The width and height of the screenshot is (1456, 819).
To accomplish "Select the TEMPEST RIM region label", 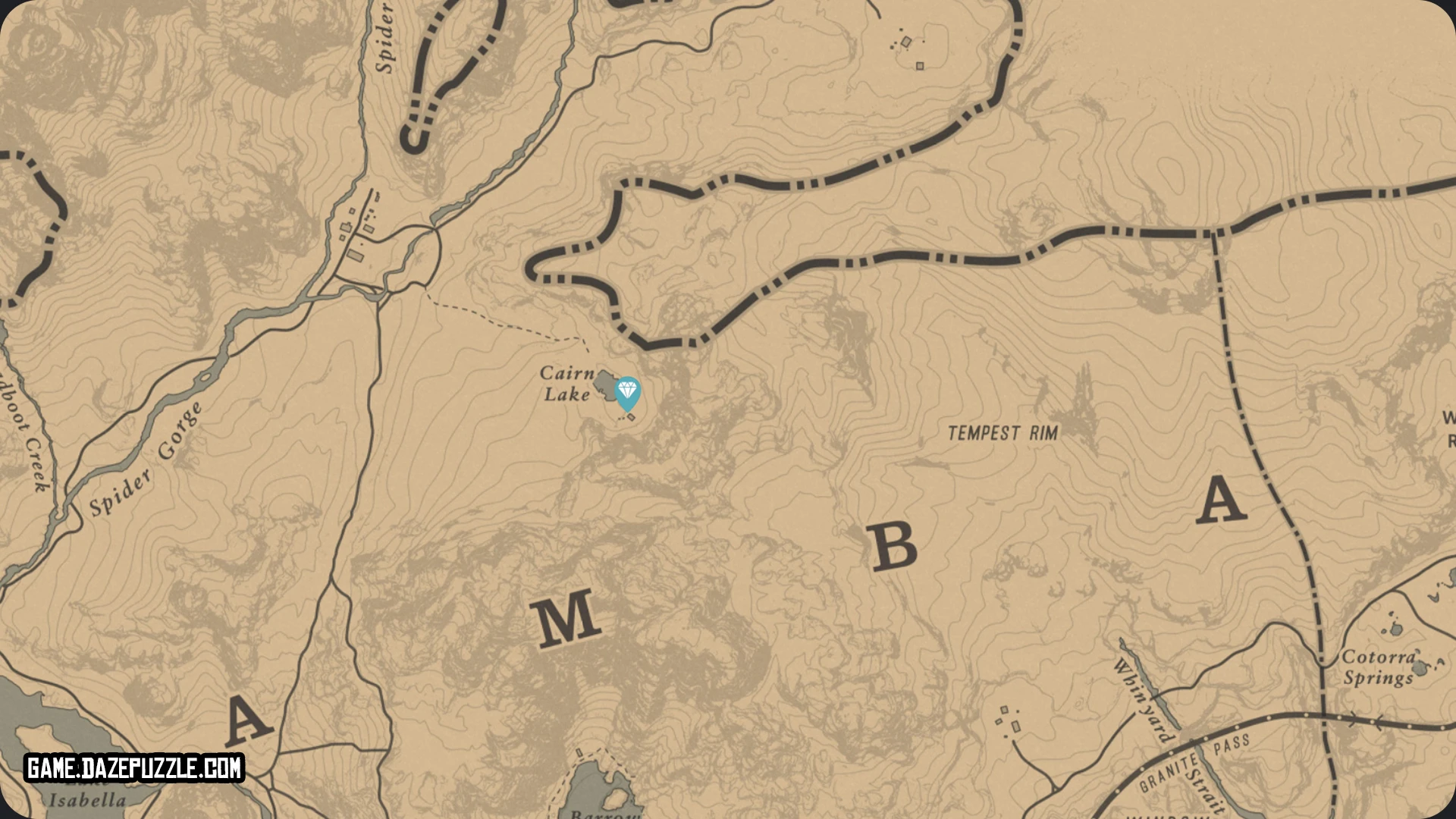I will point(1003,433).
